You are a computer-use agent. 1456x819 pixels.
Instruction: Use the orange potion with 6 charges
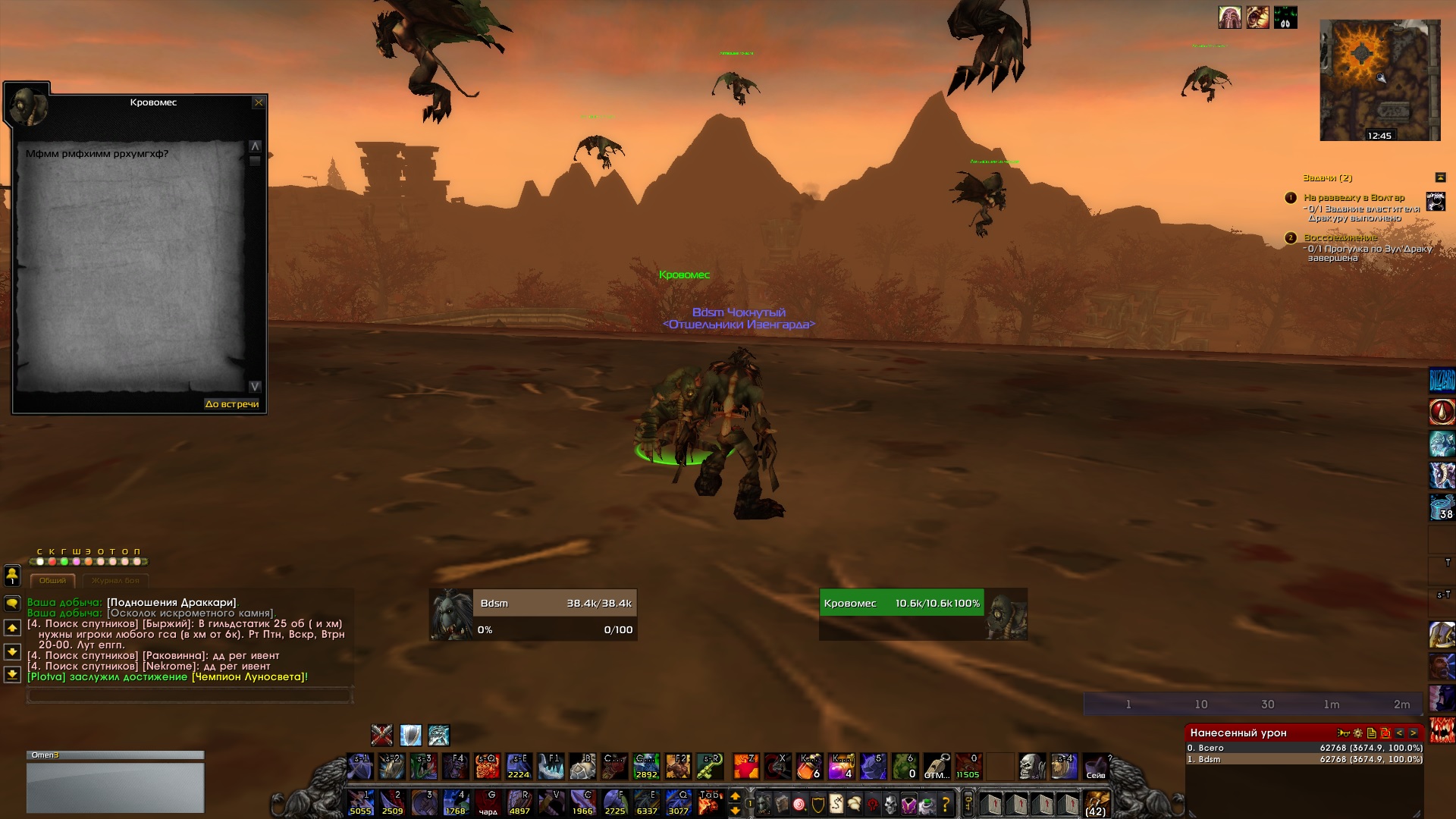tap(810, 767)
